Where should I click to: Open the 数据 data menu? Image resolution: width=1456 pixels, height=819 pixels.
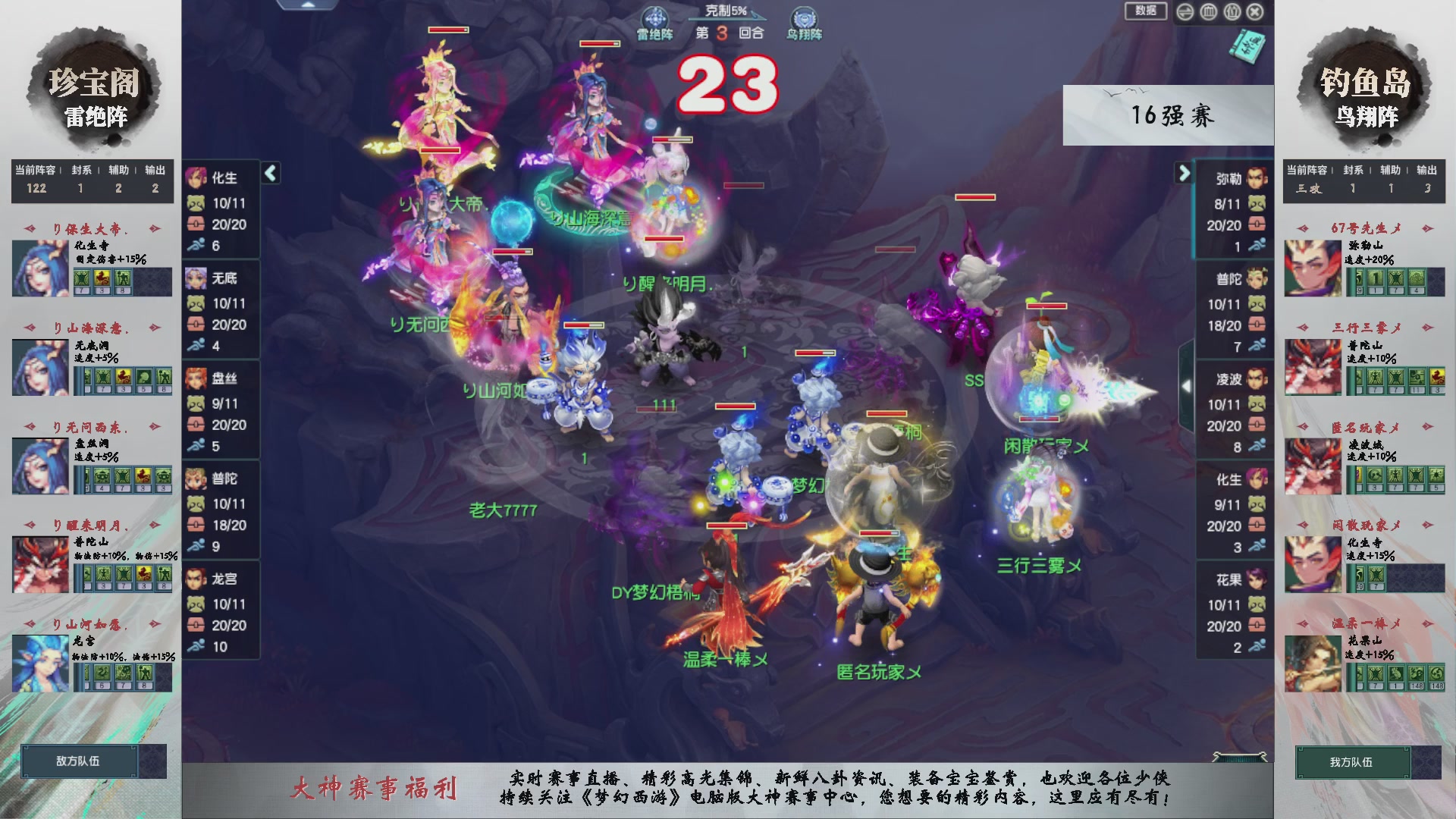coord(1145,12)
